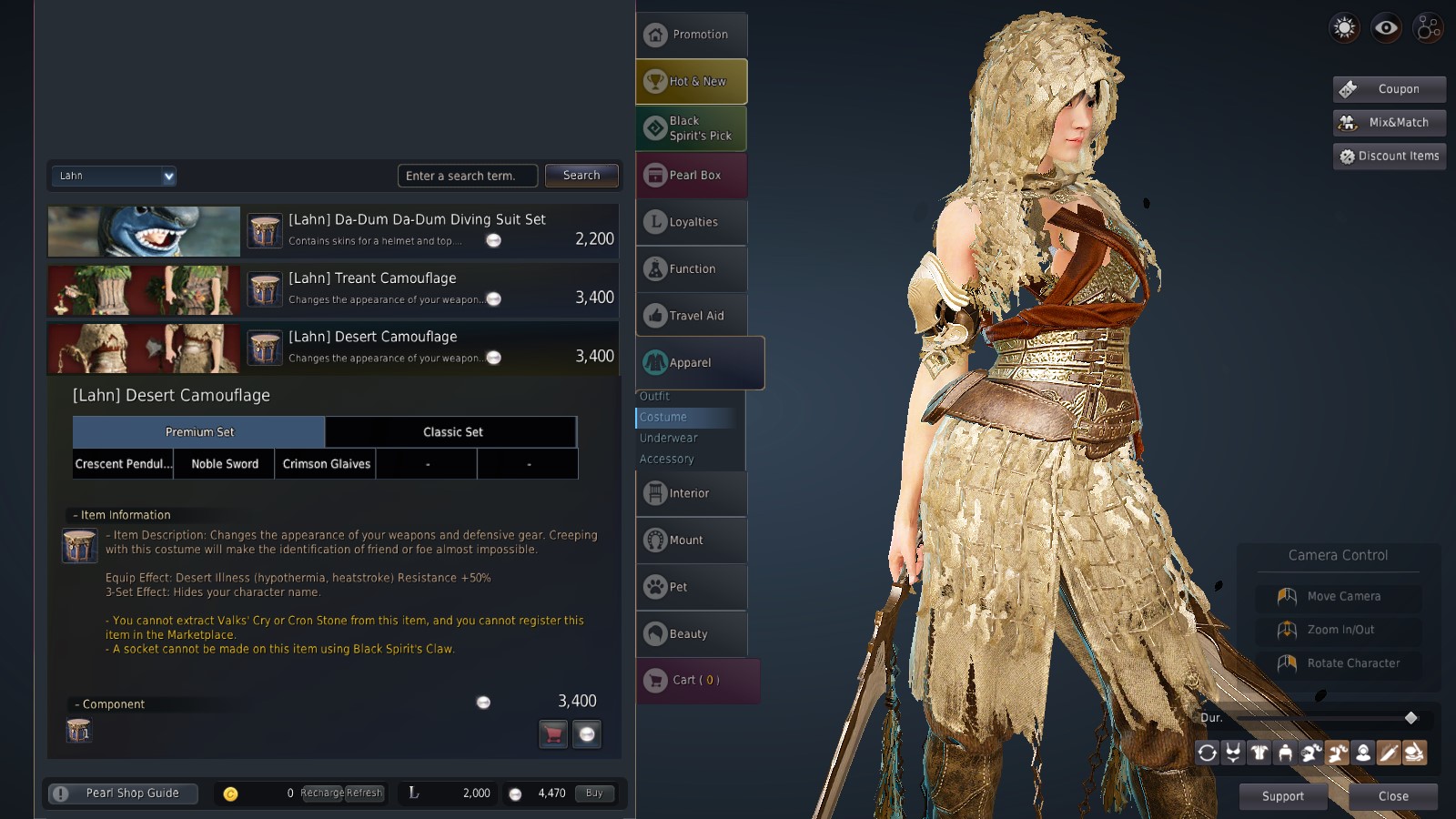Screen dimensions: 1456x819
Task: Choose the Crimson Glaives weapon option
Action: [326, 464]
